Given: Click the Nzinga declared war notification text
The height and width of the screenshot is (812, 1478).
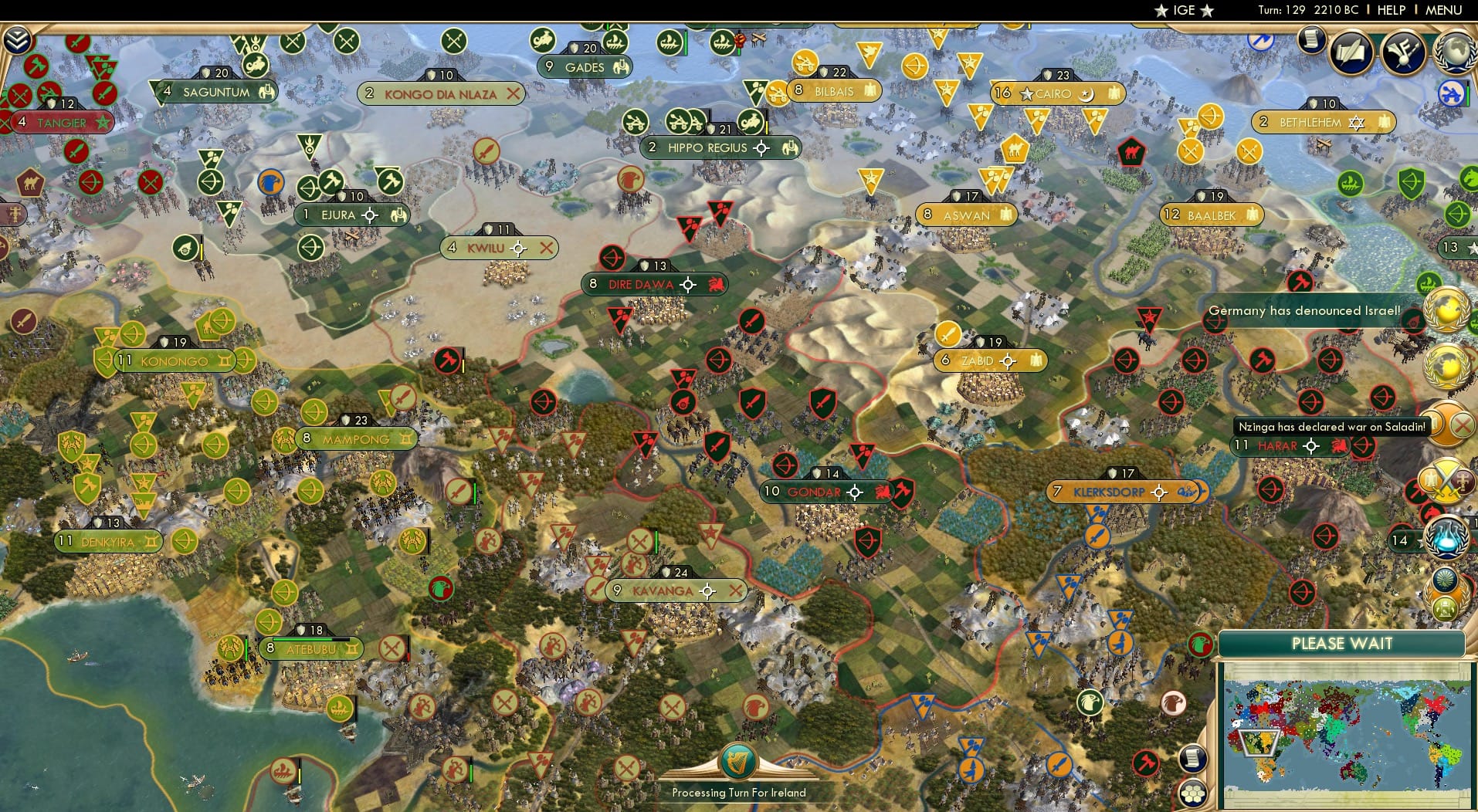Looking at the screenshot, I should (x=1334, y=426).
